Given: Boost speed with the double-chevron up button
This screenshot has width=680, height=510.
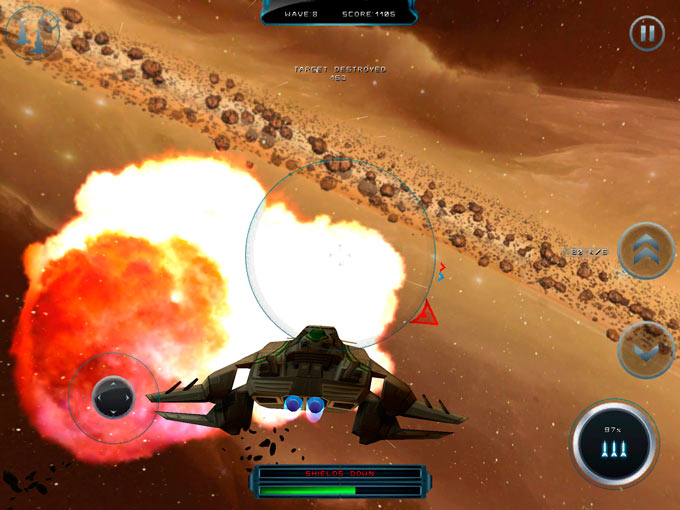Looking at the screenshot, I should point(646,251).
